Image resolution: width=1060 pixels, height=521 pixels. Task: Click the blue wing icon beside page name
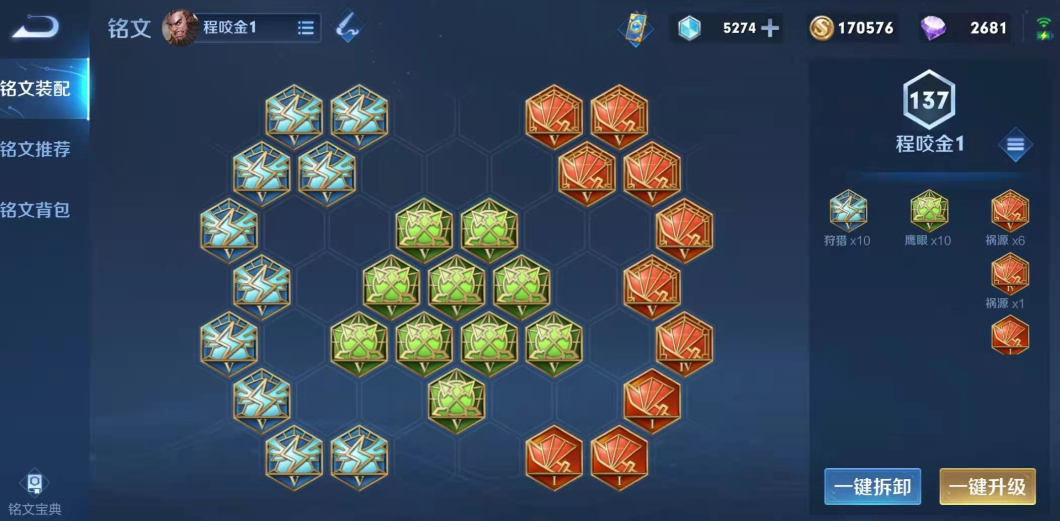coord(347,28)
